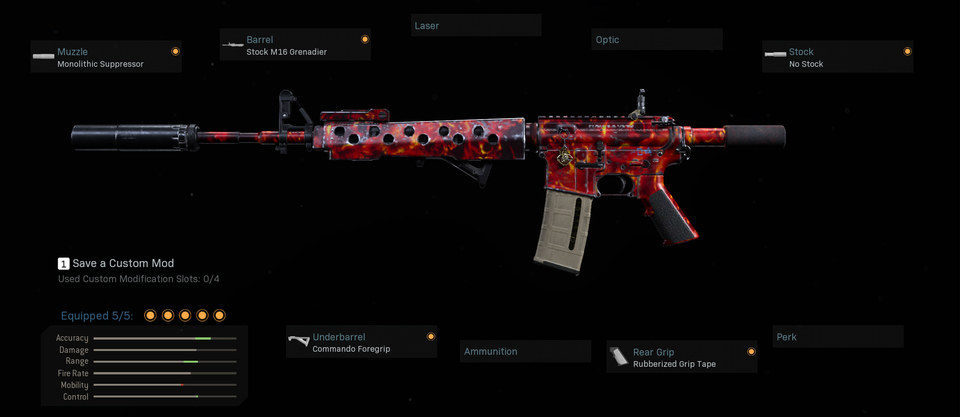
Task: Open the Perk attachment slot
Action: (x=838, y=337)
